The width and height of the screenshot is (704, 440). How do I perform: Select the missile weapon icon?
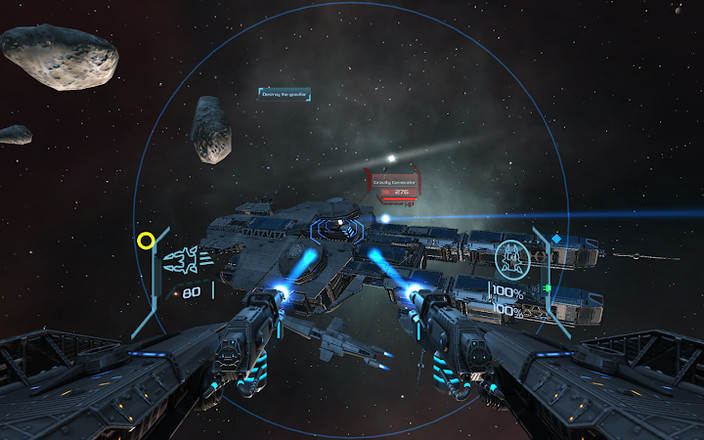185,263
